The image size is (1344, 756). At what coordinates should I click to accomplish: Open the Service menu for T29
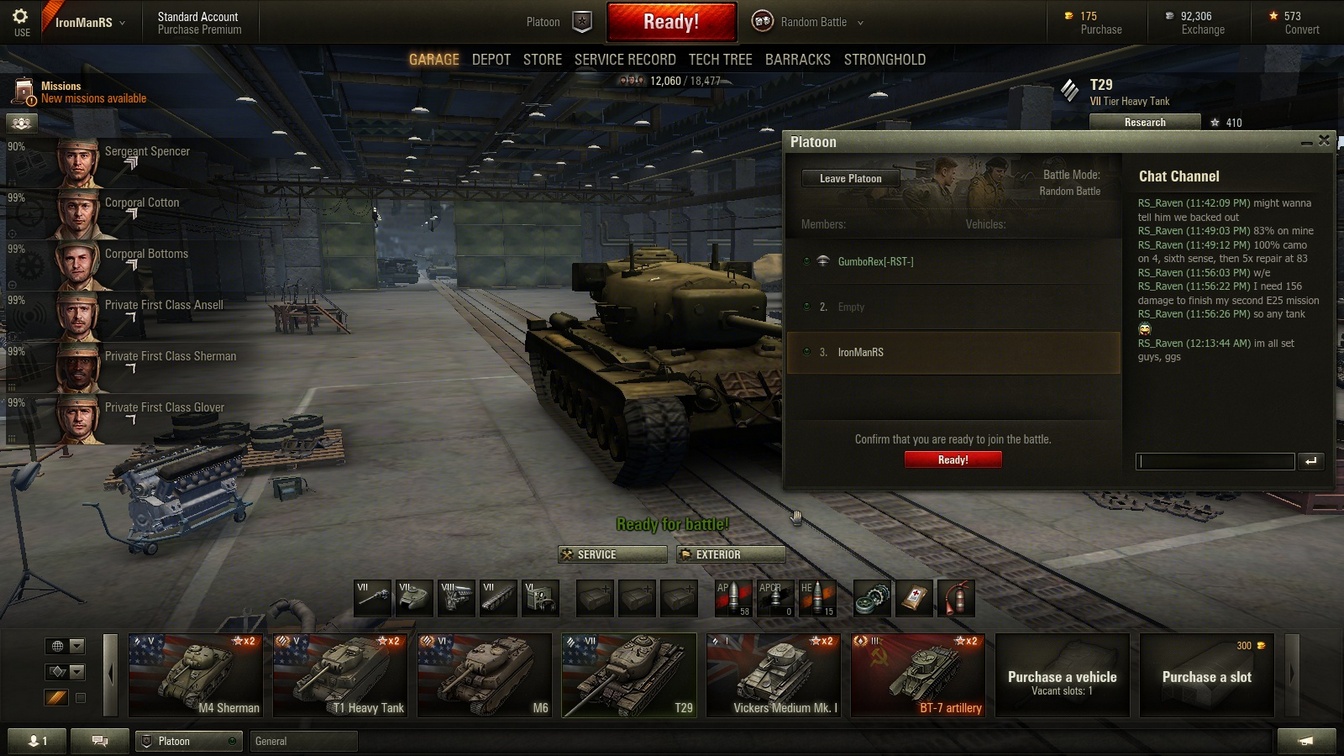pyautogui.click(x=612, y=555)
